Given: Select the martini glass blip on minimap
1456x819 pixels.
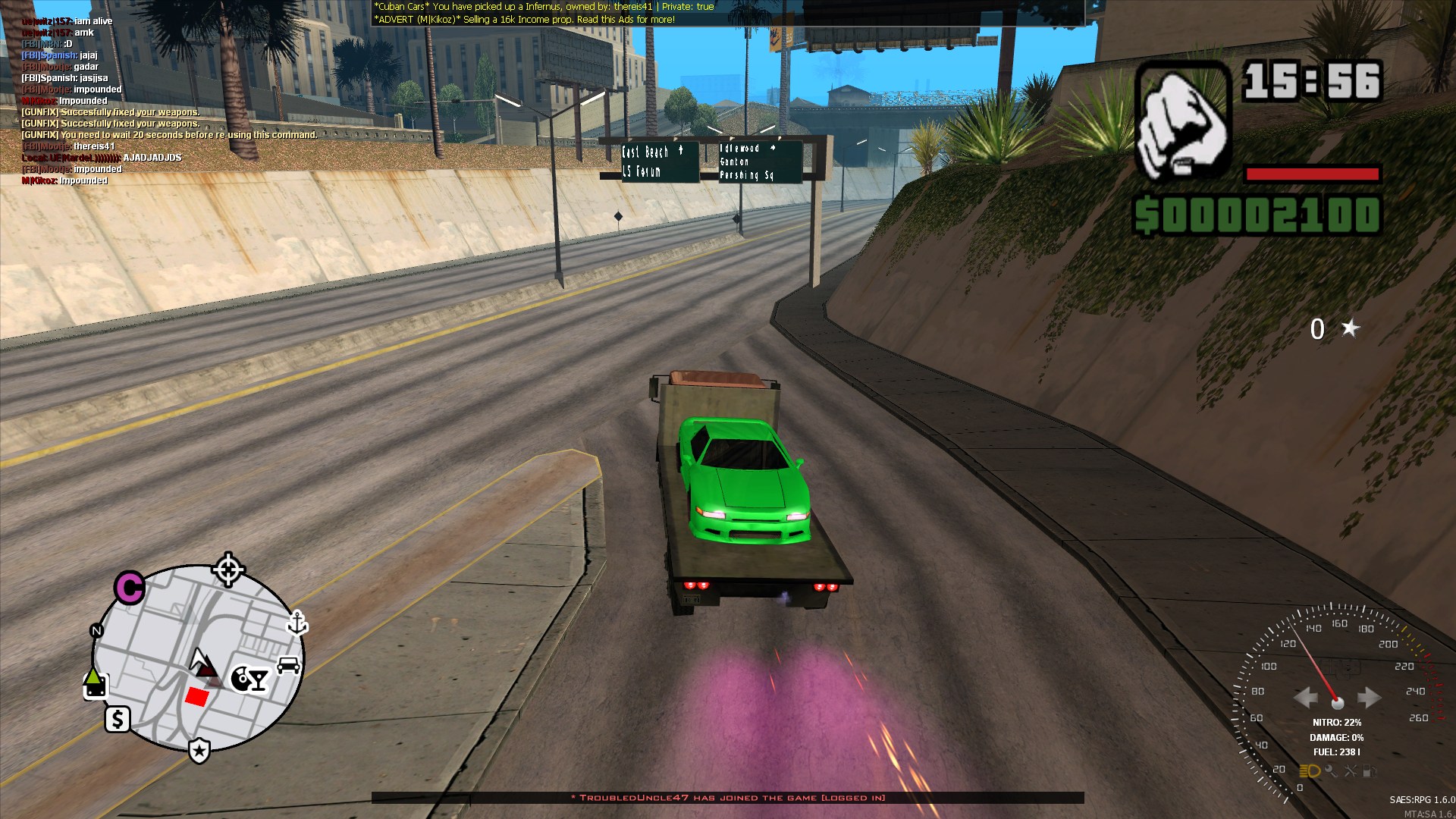Looking at the screenshot, I should 259,679.
